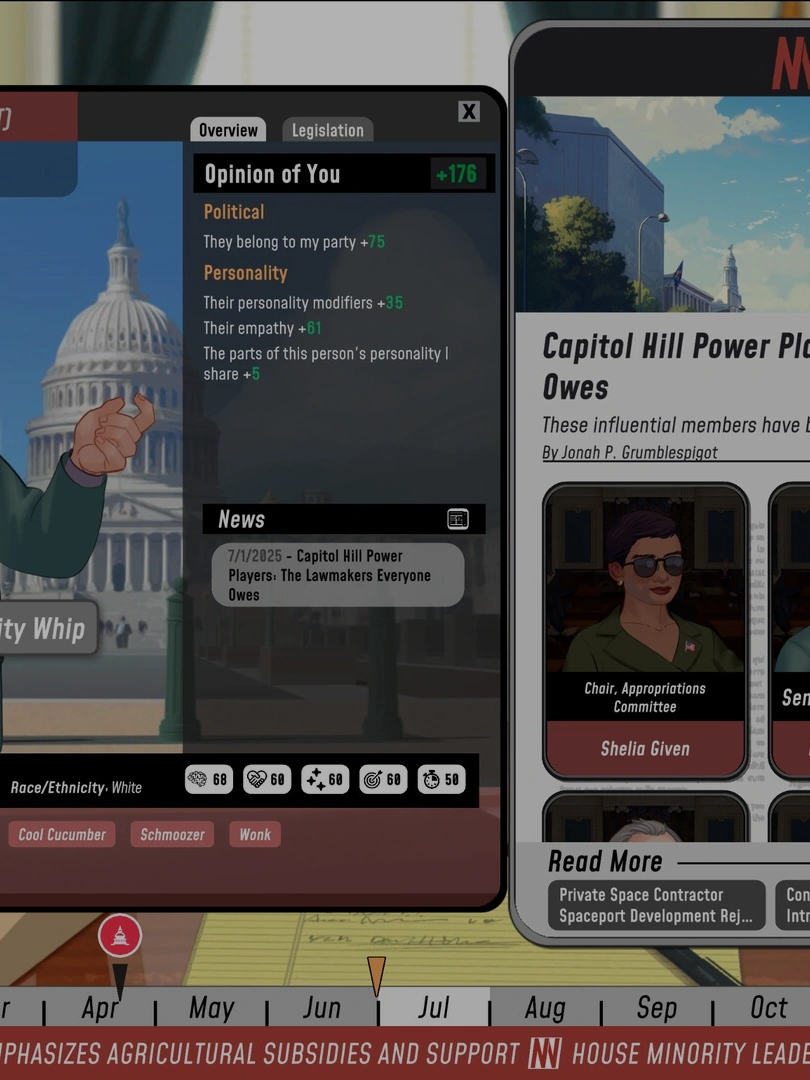Close the character opinion panel
The width and height of the screenshot is (810, 1080).
coord(469,111)
